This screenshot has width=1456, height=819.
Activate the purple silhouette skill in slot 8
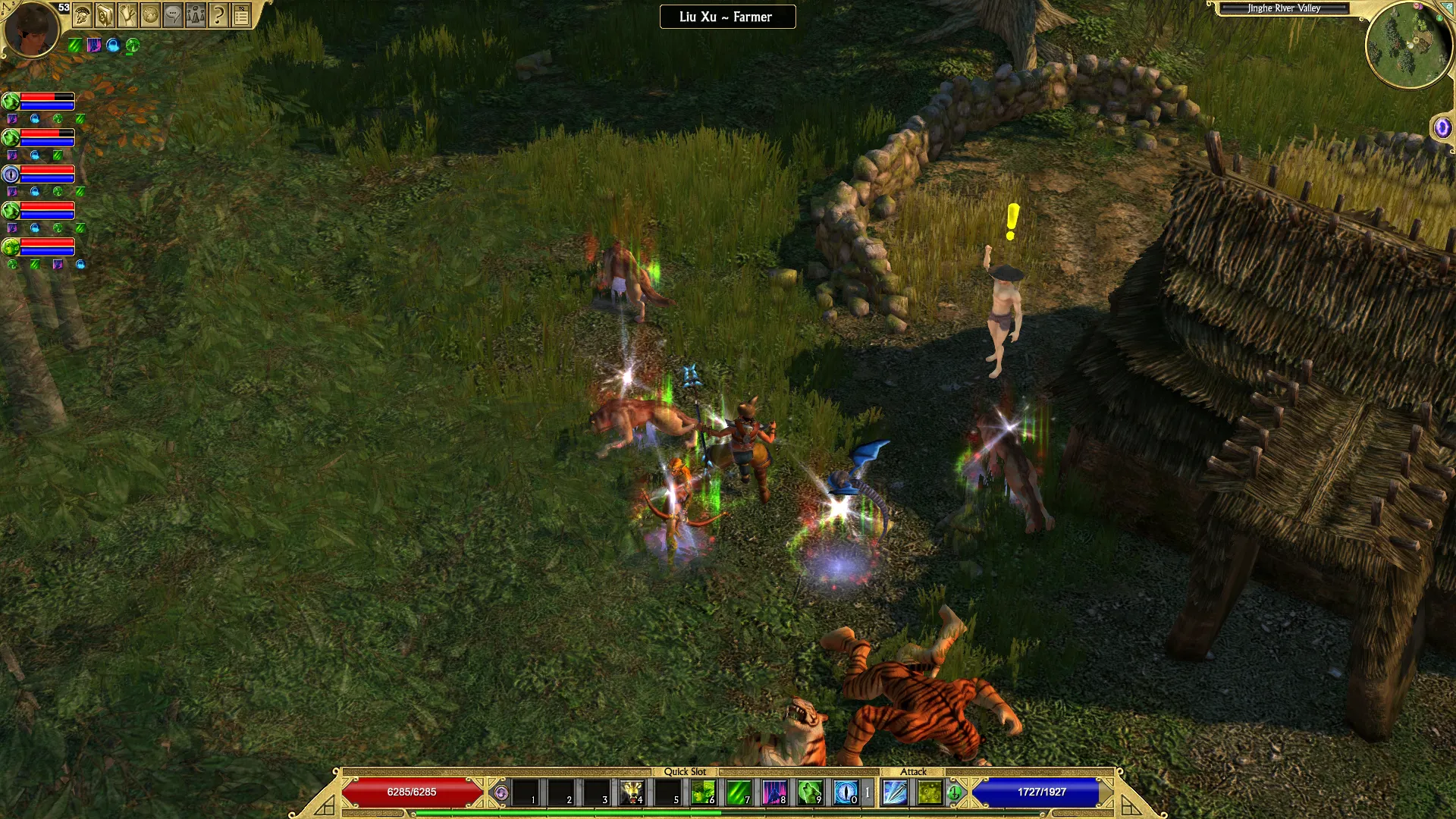[x=774, y=792]
